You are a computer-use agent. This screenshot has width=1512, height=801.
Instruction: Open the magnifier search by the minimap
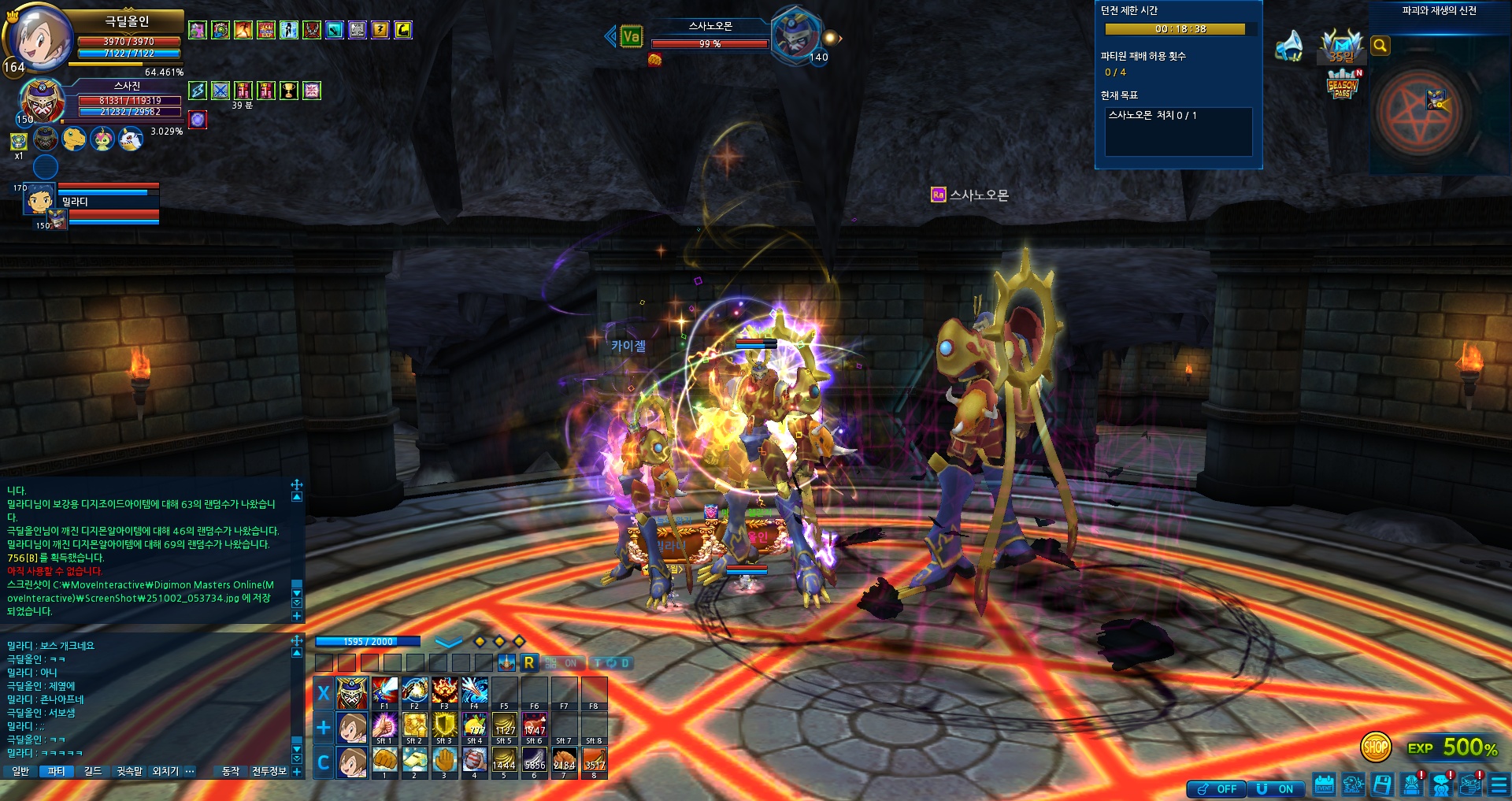tap(1380, 46)
